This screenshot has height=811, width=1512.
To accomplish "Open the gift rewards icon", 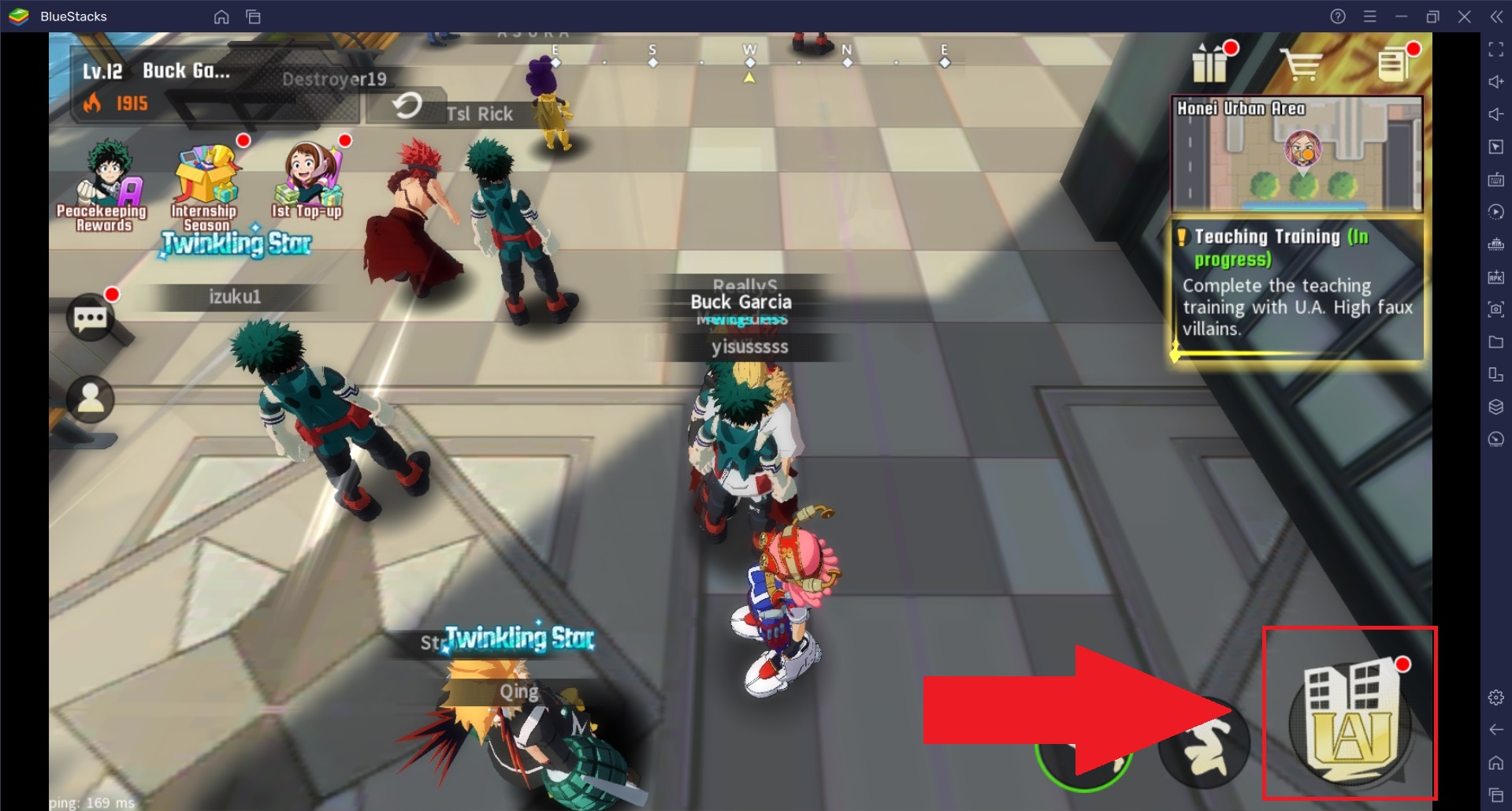I will (x=1212, y=65).
